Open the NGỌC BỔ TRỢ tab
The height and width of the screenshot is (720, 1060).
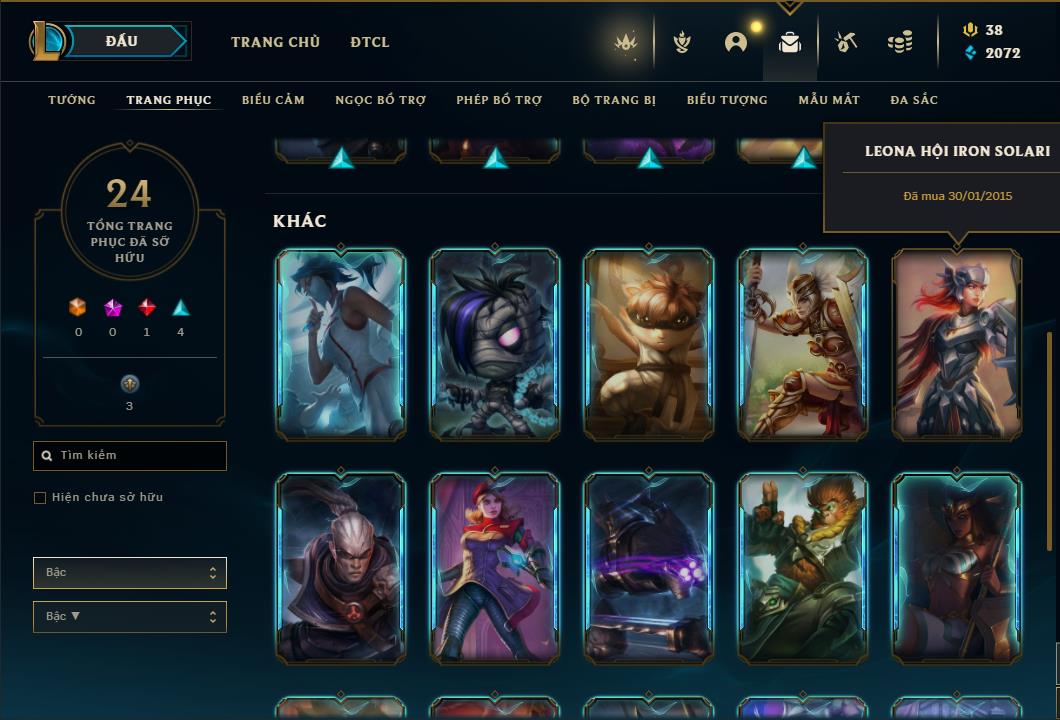tap(380, 100)
